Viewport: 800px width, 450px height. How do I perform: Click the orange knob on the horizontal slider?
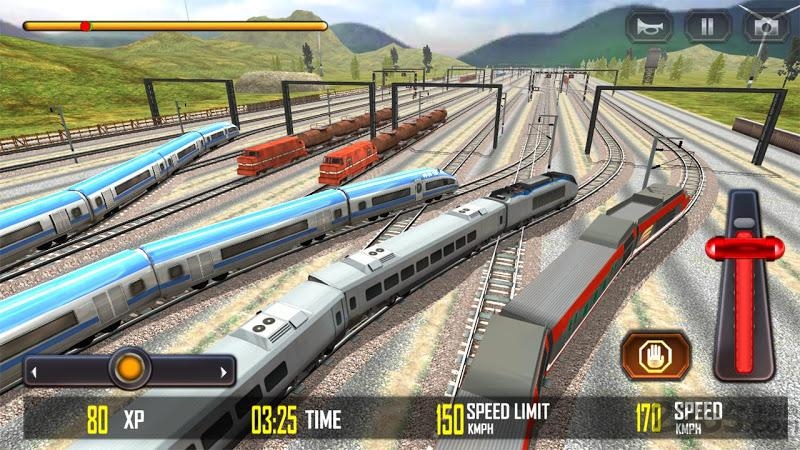[129, 369]
